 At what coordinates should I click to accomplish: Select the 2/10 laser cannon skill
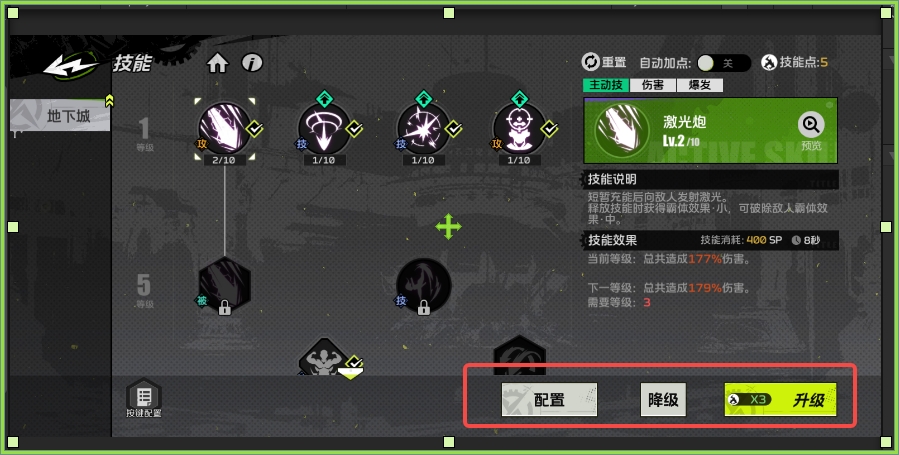224,127
